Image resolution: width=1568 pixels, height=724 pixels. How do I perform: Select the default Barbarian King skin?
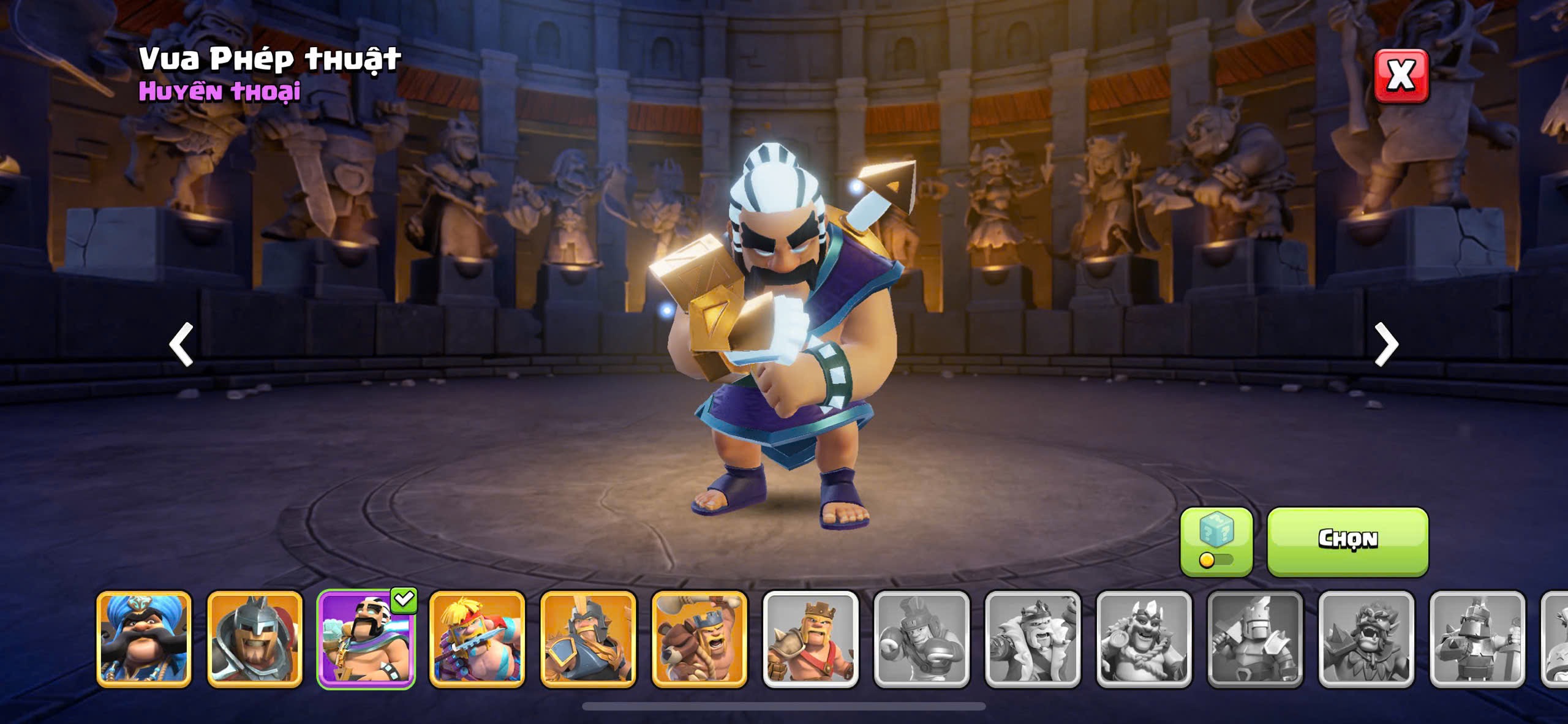tap(810, 638)
